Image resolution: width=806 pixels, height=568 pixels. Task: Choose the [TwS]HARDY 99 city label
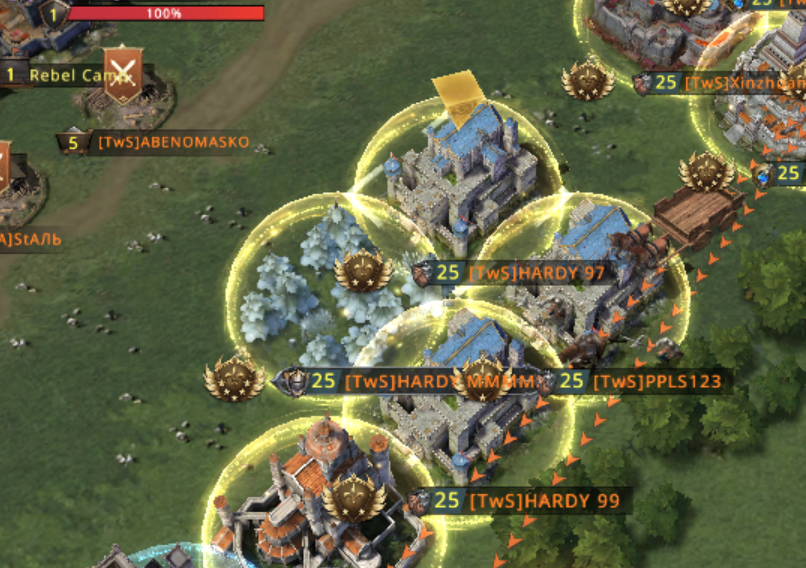(x=544, y=500)
